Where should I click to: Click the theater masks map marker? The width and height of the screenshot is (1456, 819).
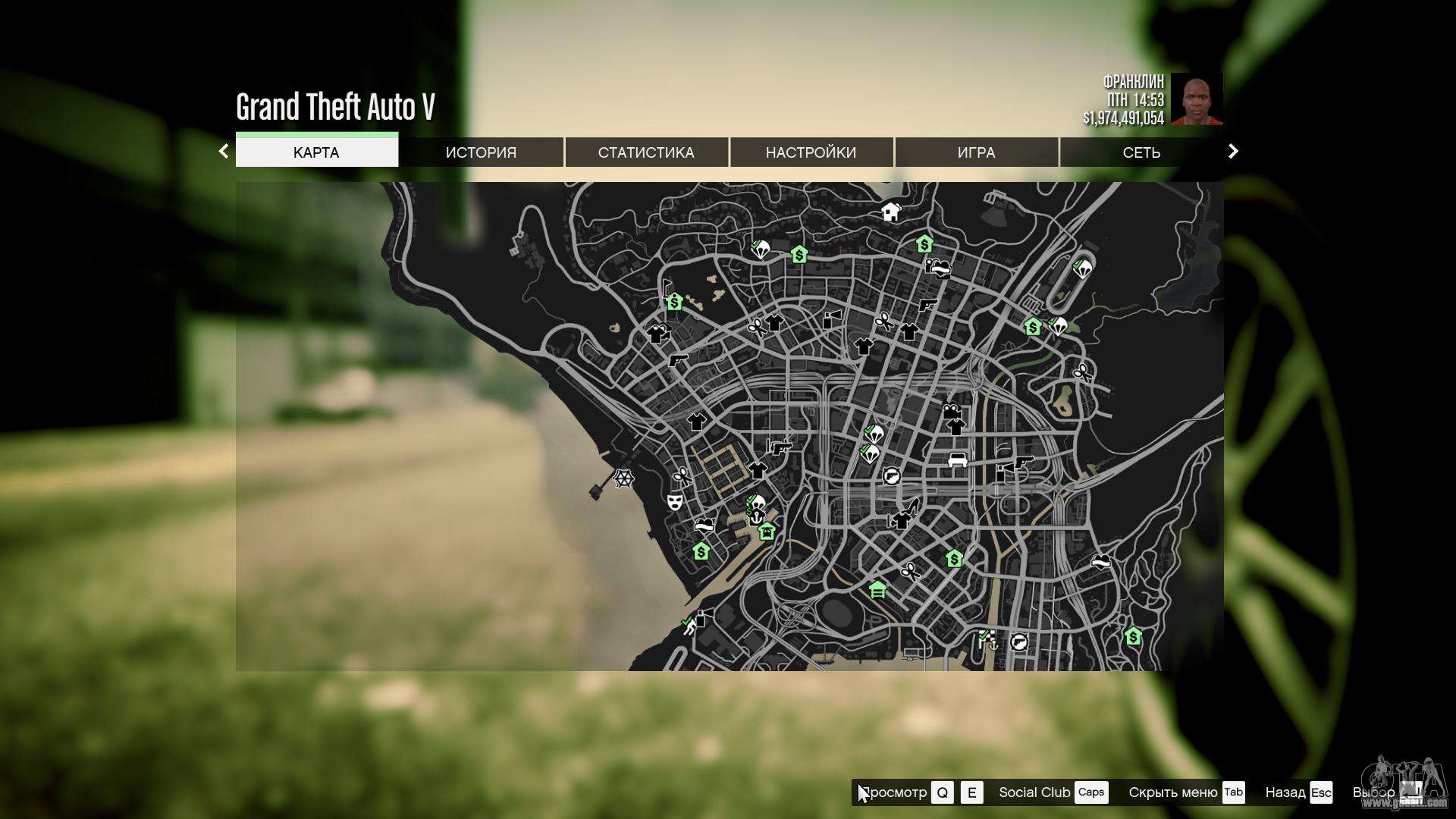[674, 501]
